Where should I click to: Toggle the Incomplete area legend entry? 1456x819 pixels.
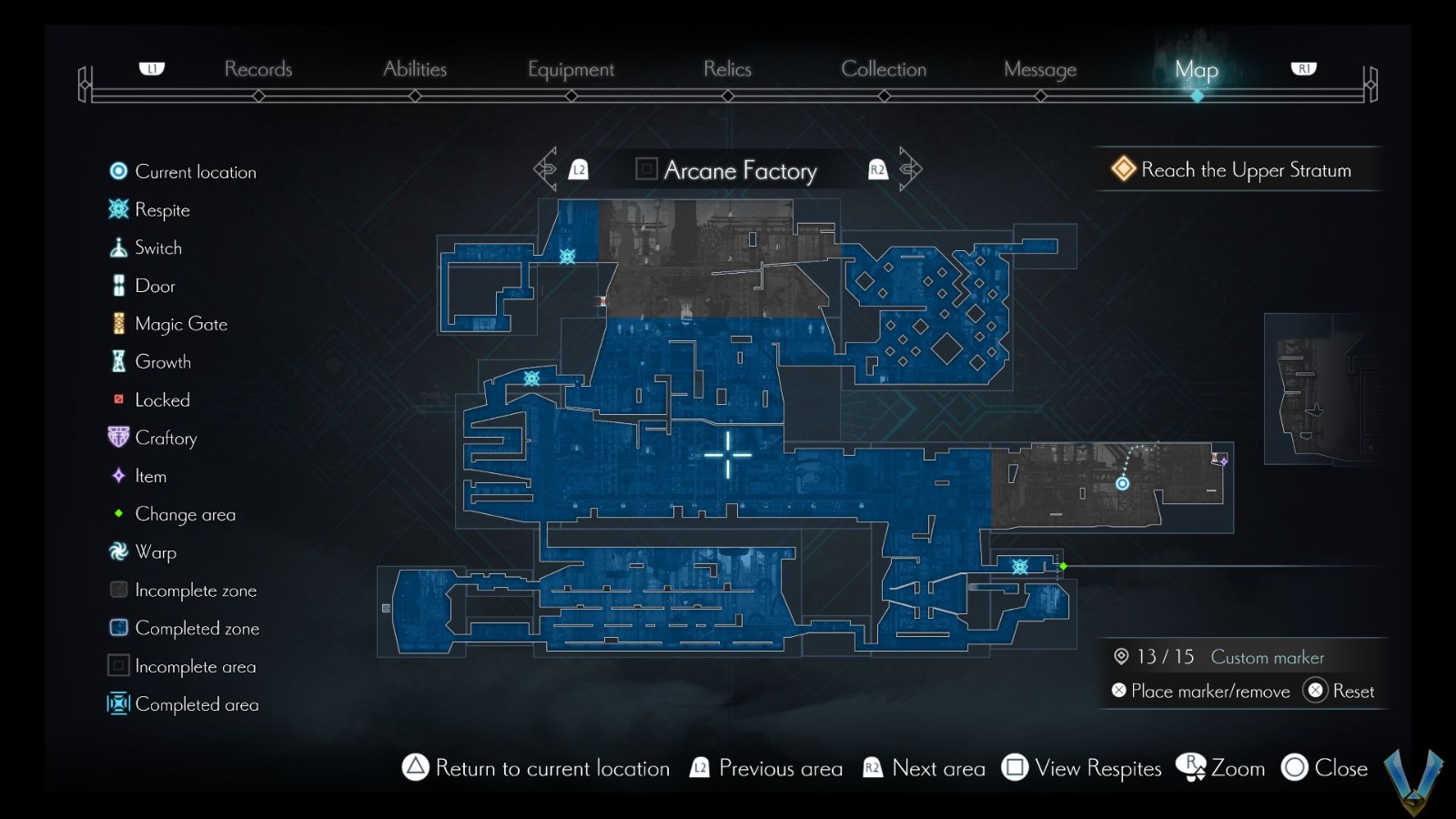coord(116,666)
